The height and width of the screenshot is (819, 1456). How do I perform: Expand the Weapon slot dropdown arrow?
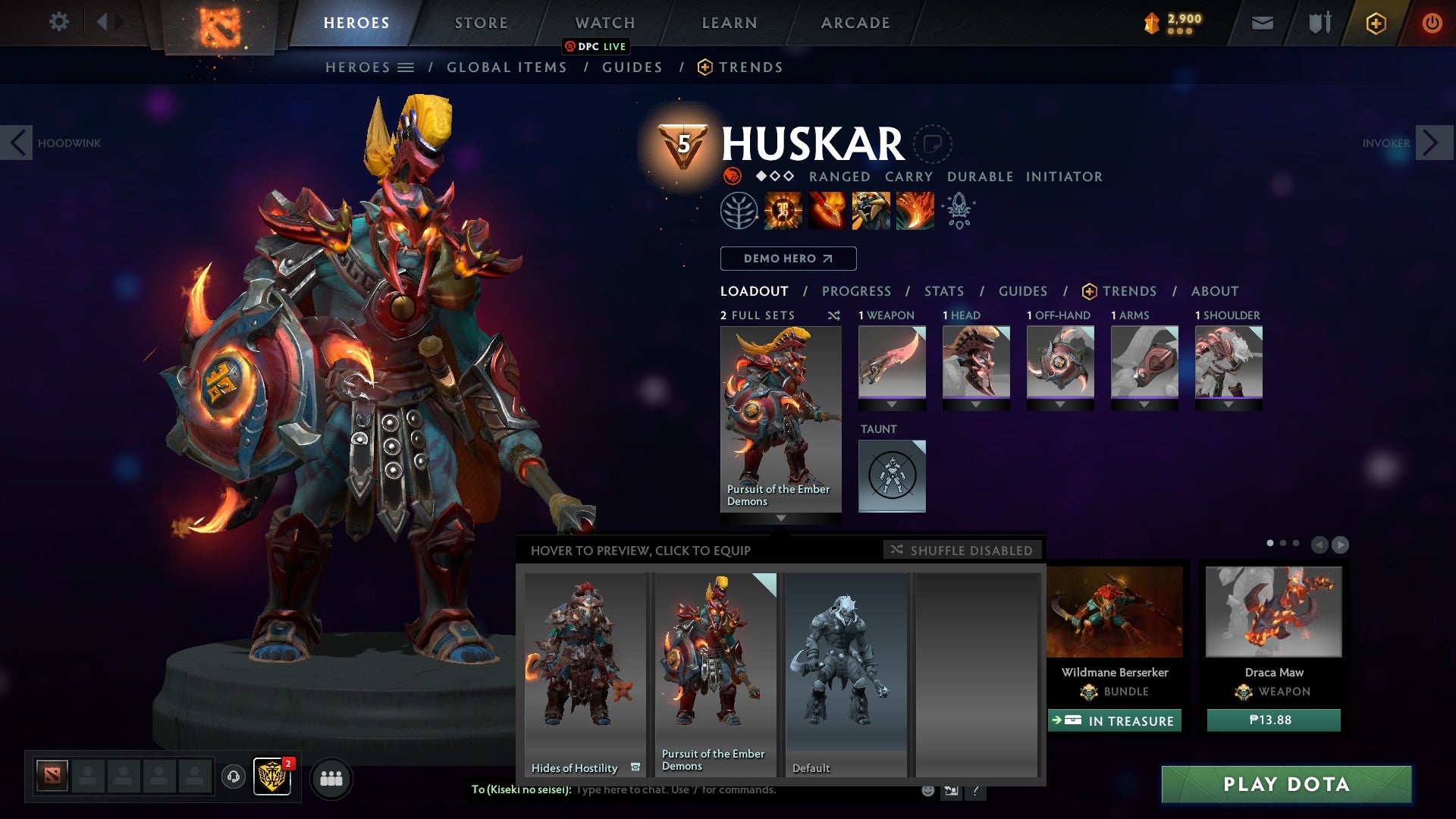point(892,404)
